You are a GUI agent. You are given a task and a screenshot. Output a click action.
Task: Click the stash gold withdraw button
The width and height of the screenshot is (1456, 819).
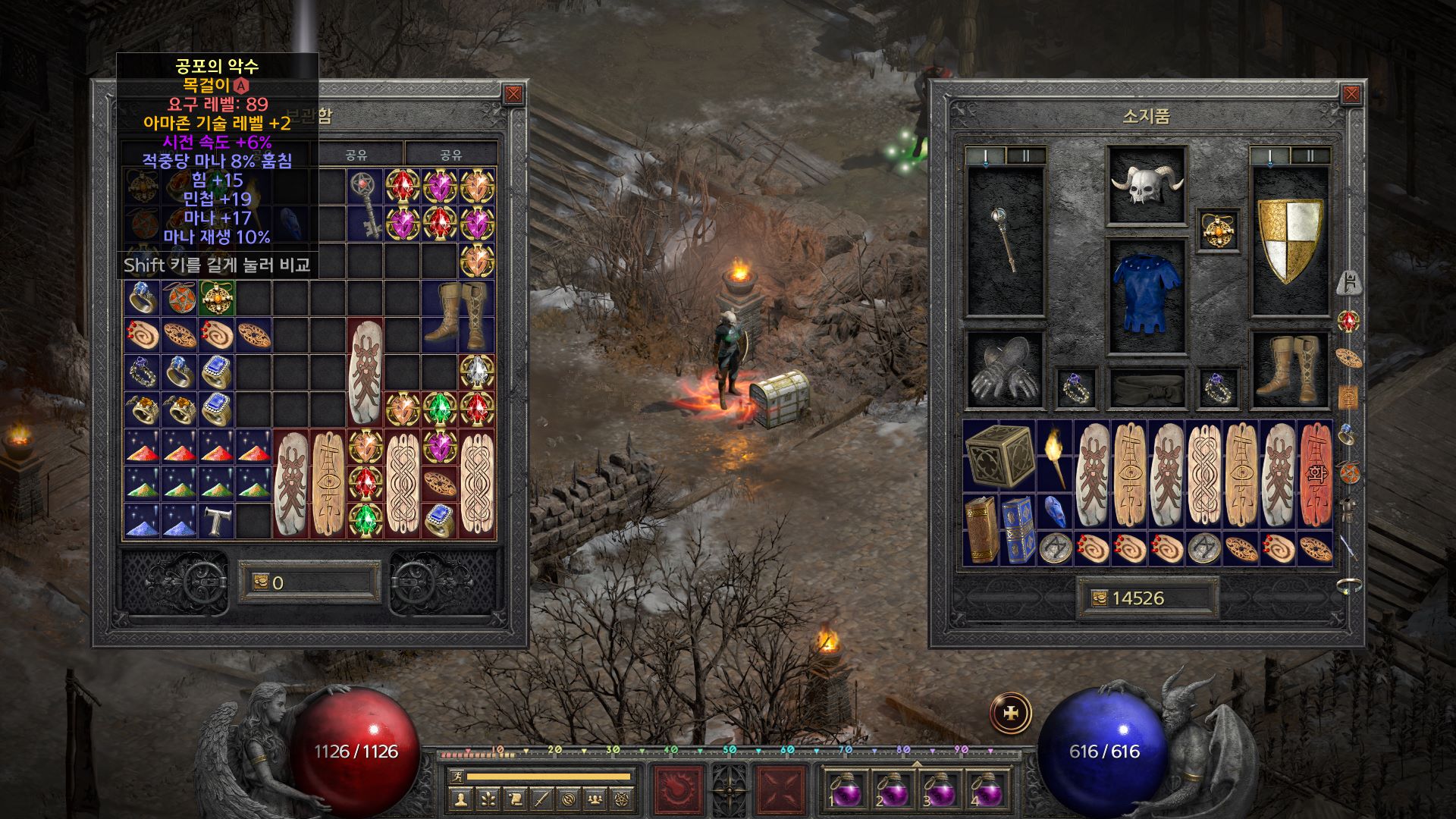(x=261, y=582)
